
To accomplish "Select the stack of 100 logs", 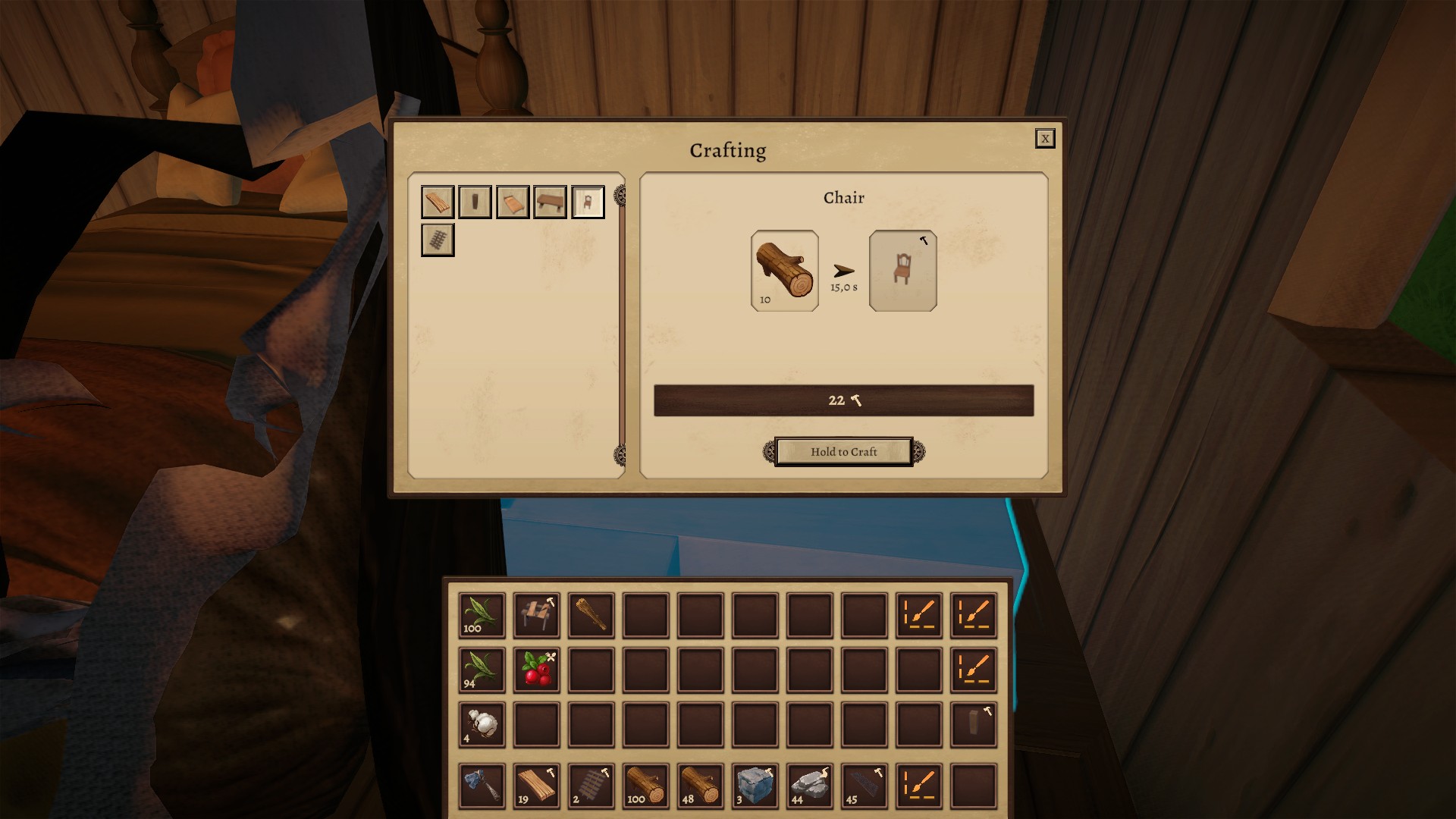I will tap(646, 786).
